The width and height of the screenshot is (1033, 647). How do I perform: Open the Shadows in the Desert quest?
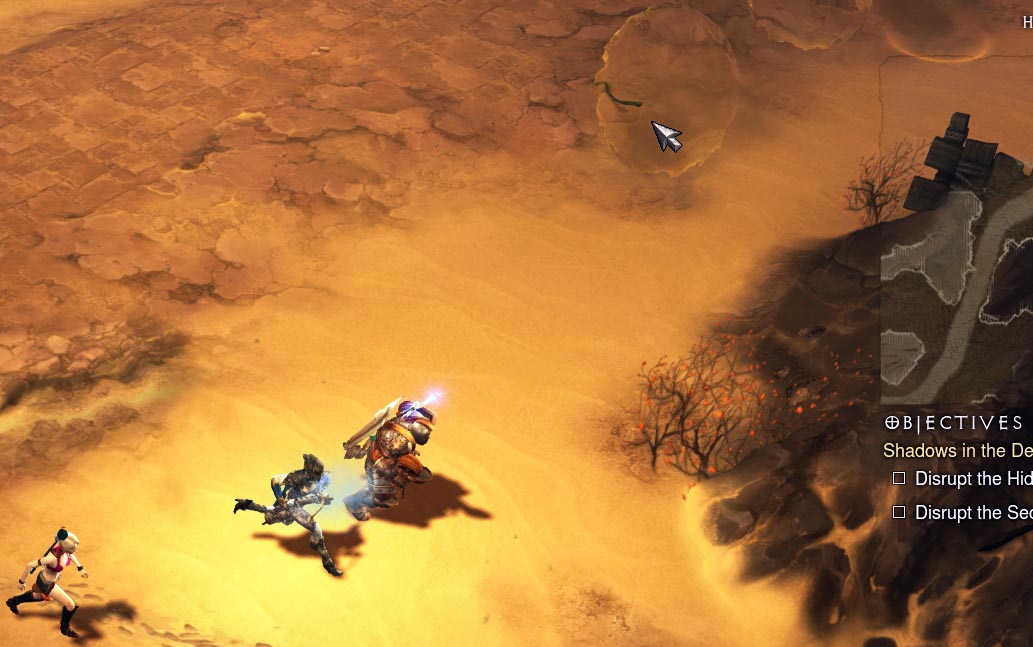[x=957, y=451]
